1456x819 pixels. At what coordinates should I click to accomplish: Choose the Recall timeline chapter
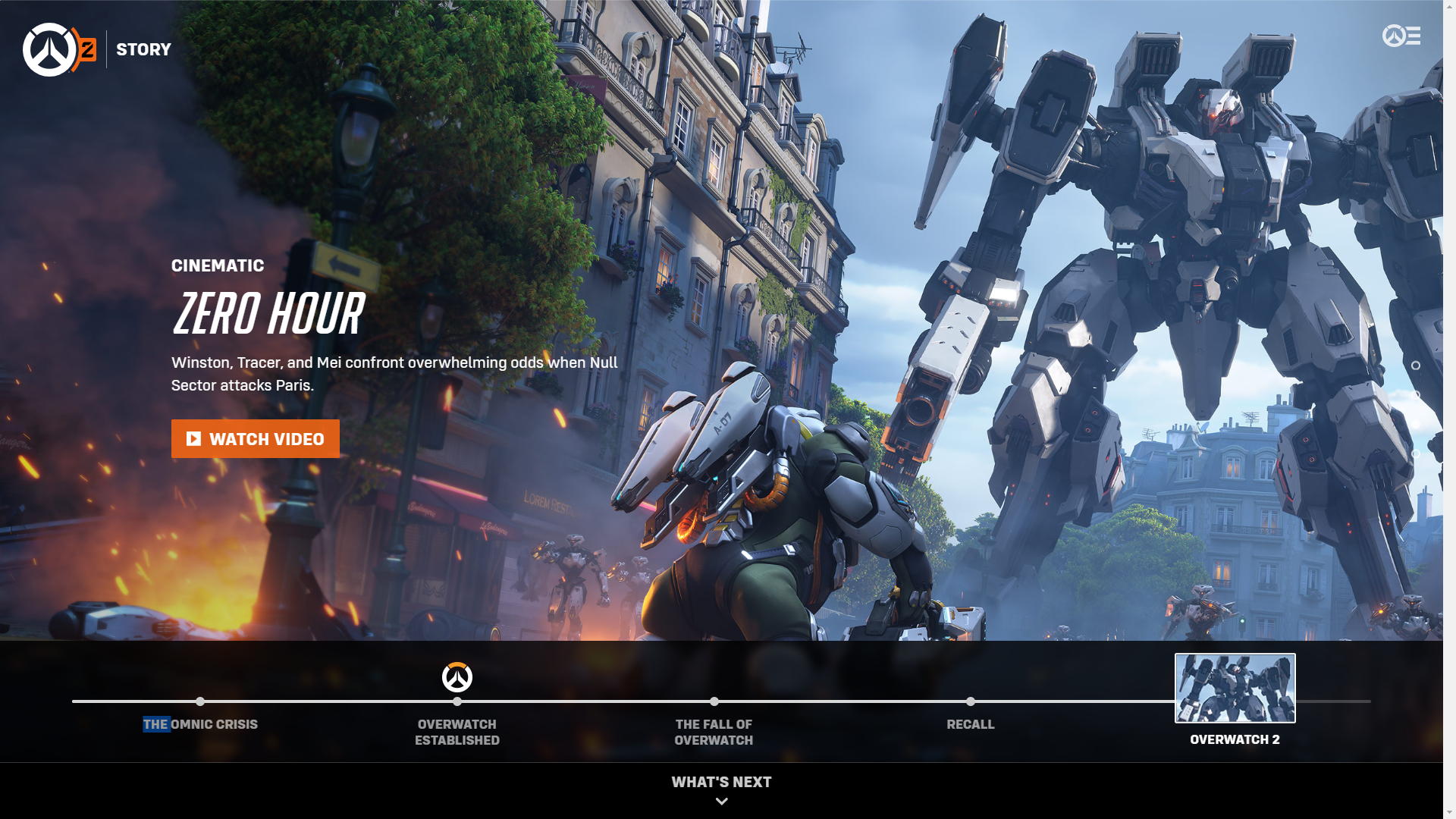[x=970, y=724]
